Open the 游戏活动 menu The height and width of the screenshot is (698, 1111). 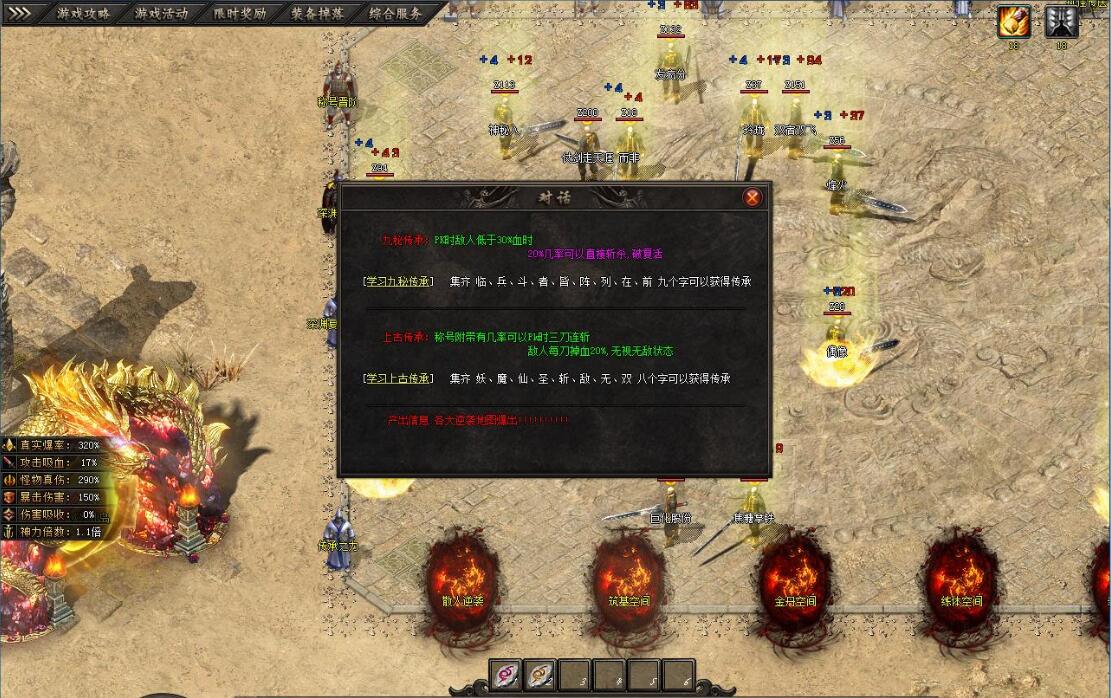coord(161,14)
